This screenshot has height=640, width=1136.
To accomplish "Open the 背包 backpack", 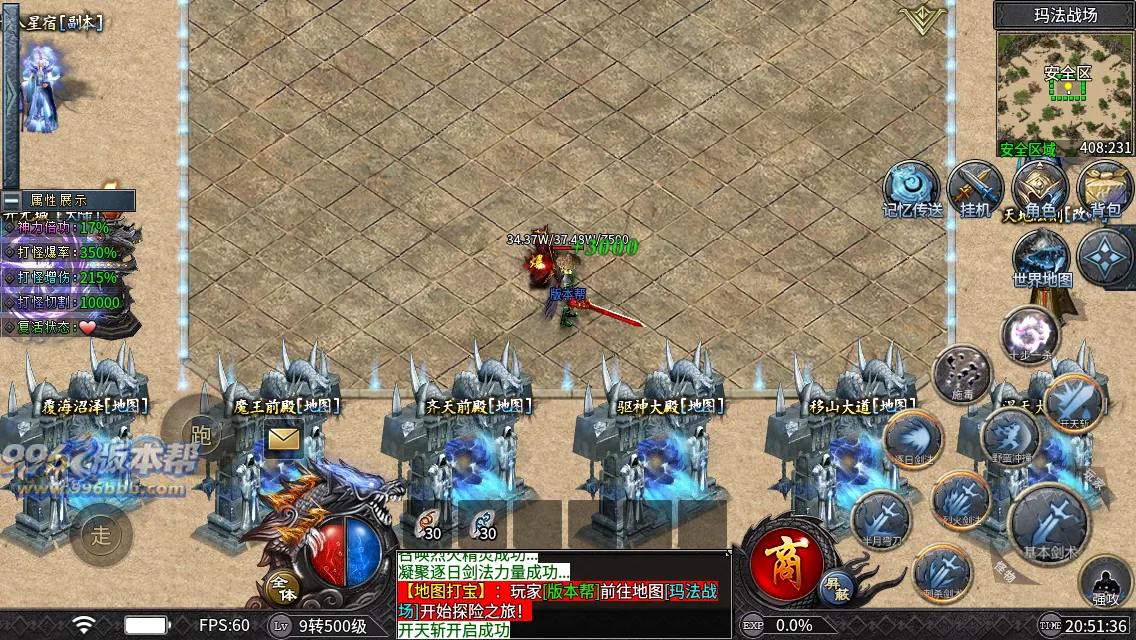I will coord(1104,188).
